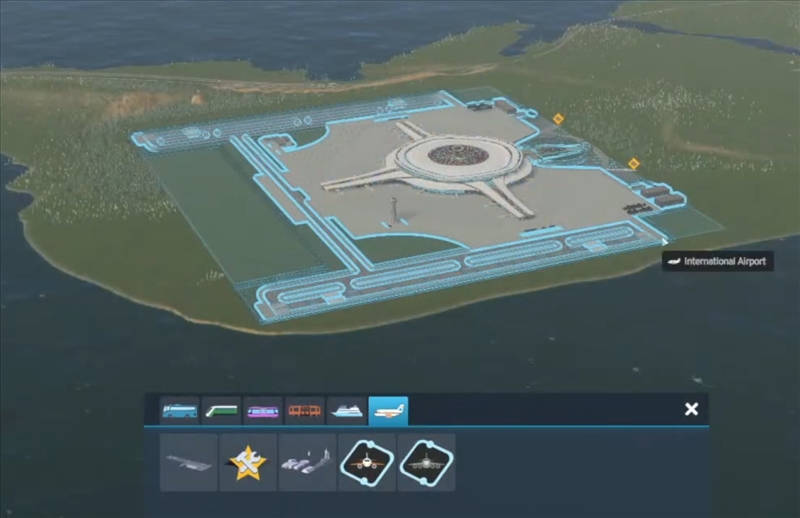Switch to the bus transport tab
This screenshot has width=800, height=518.
179,411
